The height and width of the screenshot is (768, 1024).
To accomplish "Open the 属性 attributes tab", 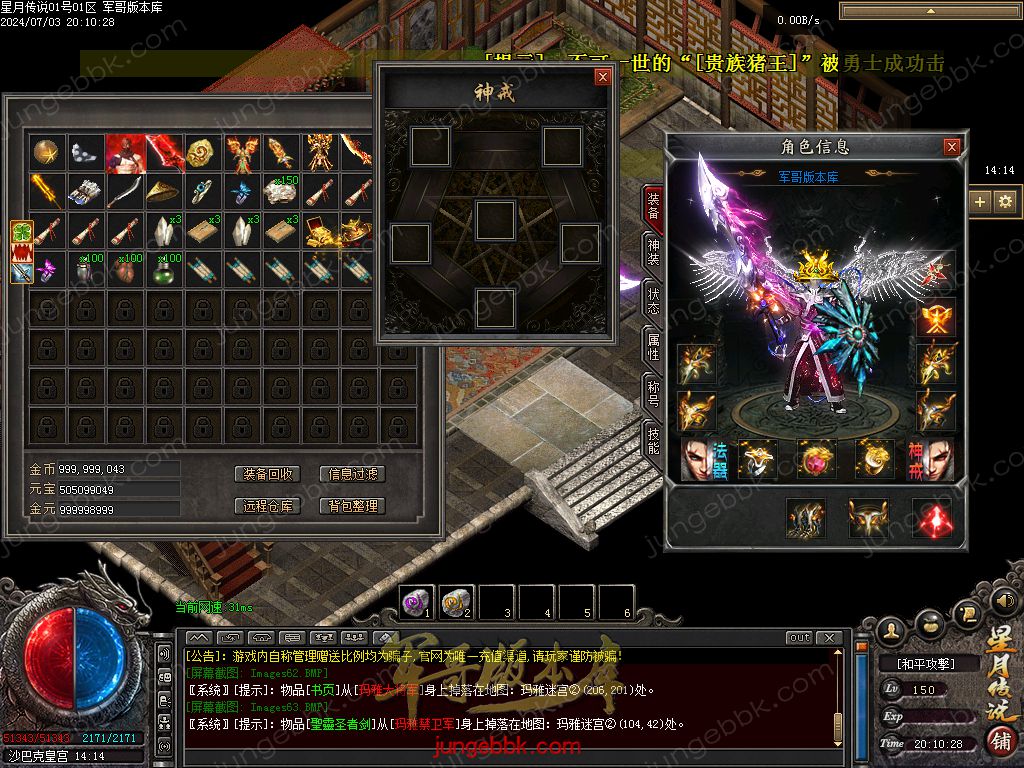I will click(653, 349).
